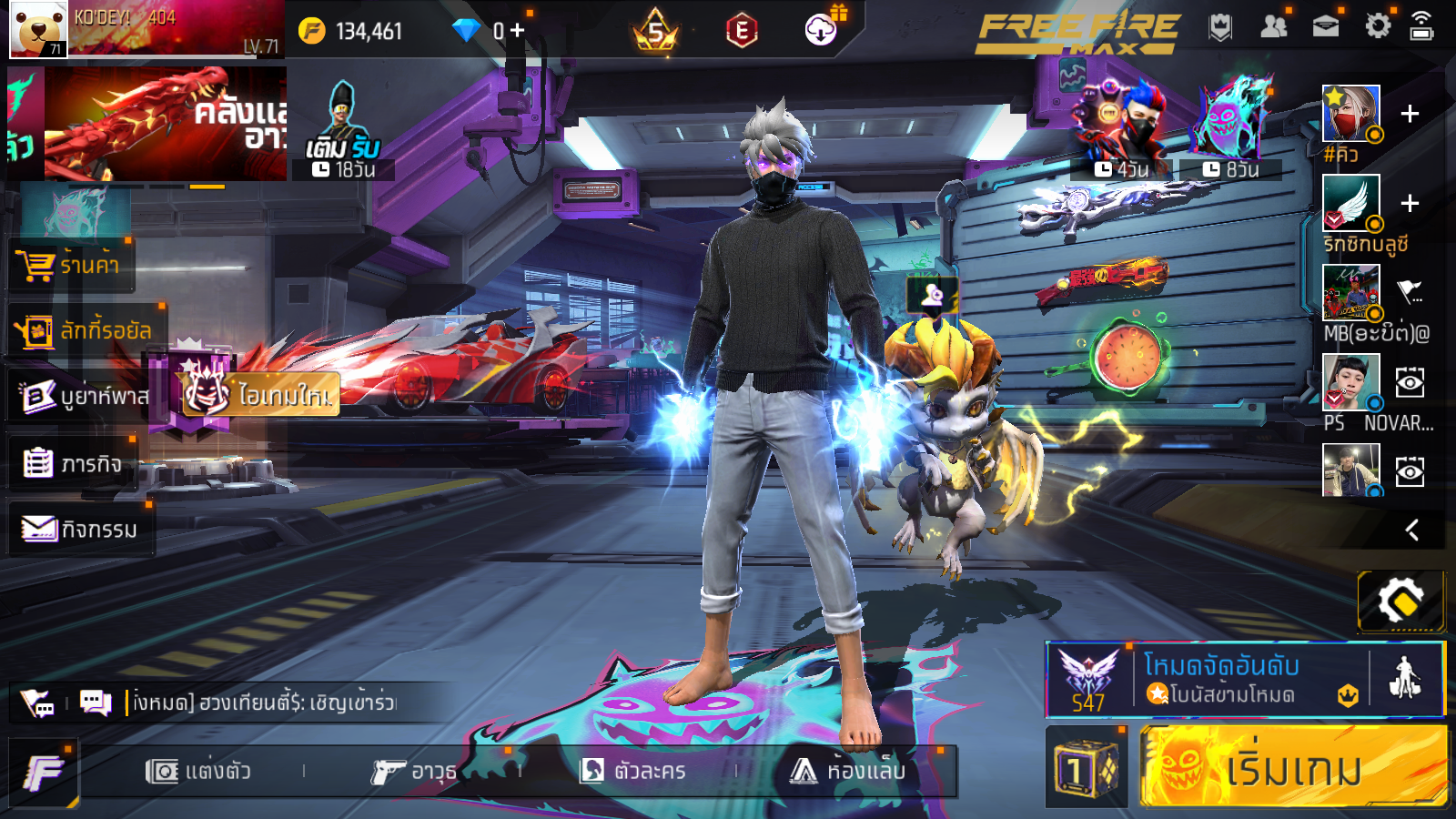This screenshot has width=1456, height=819.
Task: Open the player profile avatar
Action: (x=38, y=29)
